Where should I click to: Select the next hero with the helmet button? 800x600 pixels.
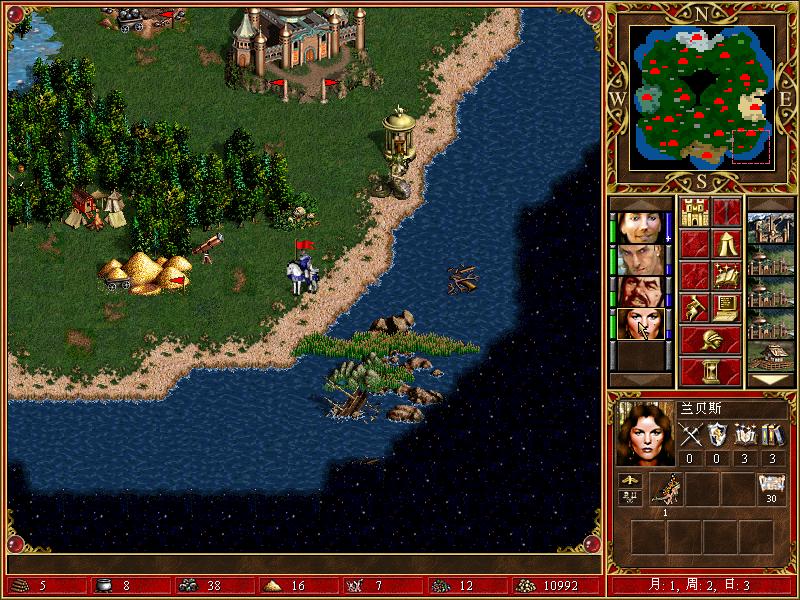click(710, 339)
